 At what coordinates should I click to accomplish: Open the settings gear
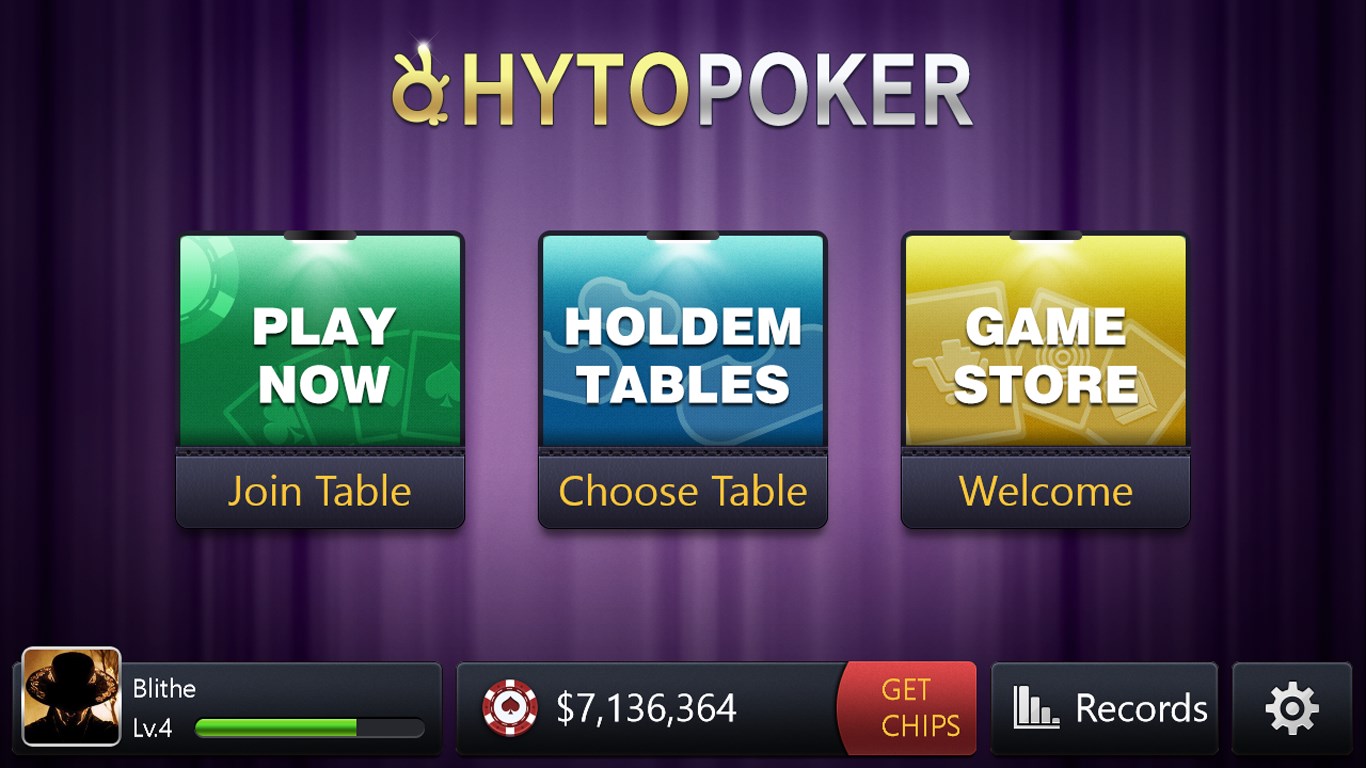pos(1293,707)
